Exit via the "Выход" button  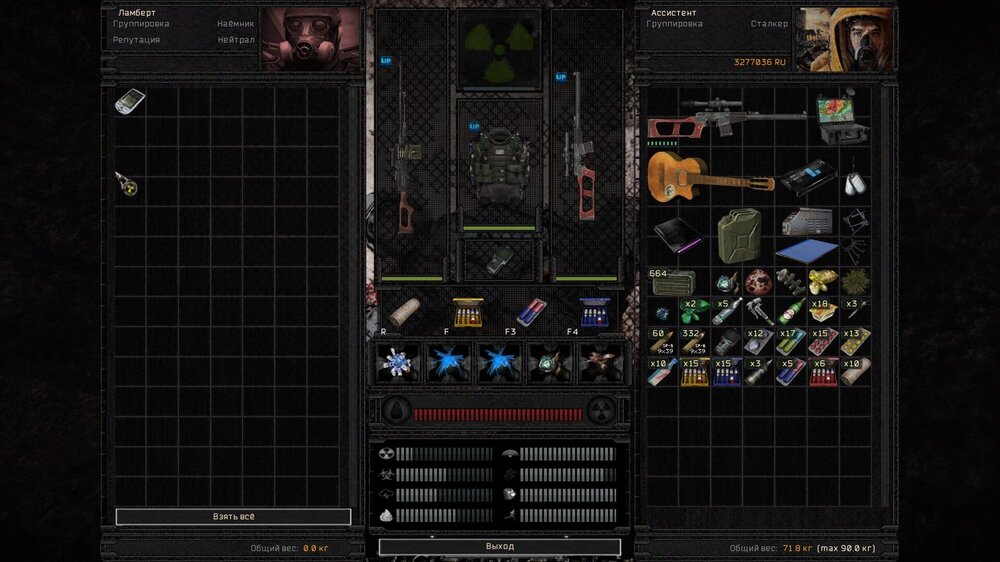pyautogui.click(x=499, y=547)
